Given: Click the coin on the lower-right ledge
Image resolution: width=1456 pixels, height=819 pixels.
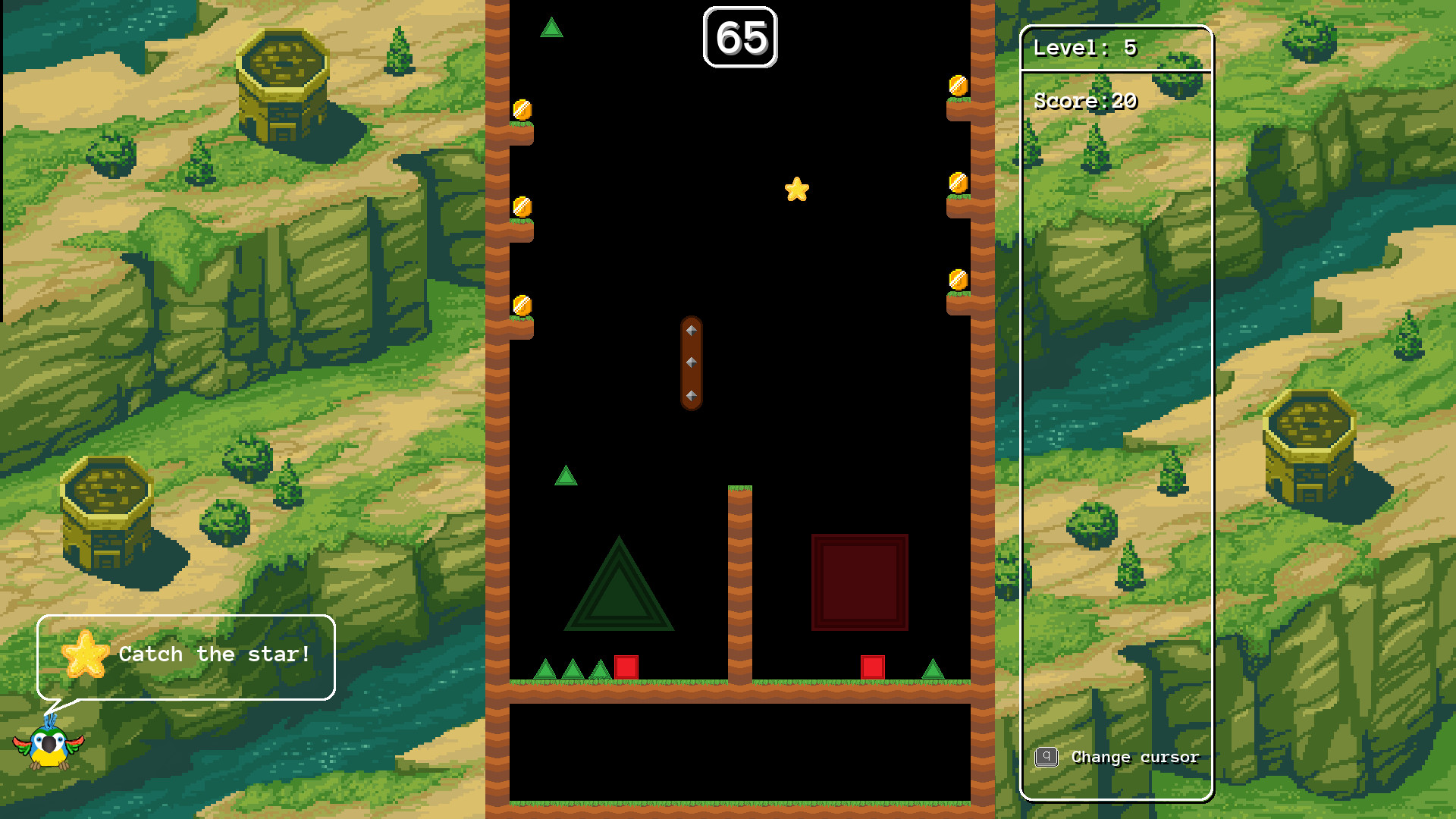Looking at the screenshot, I should (x=957, y=277).
